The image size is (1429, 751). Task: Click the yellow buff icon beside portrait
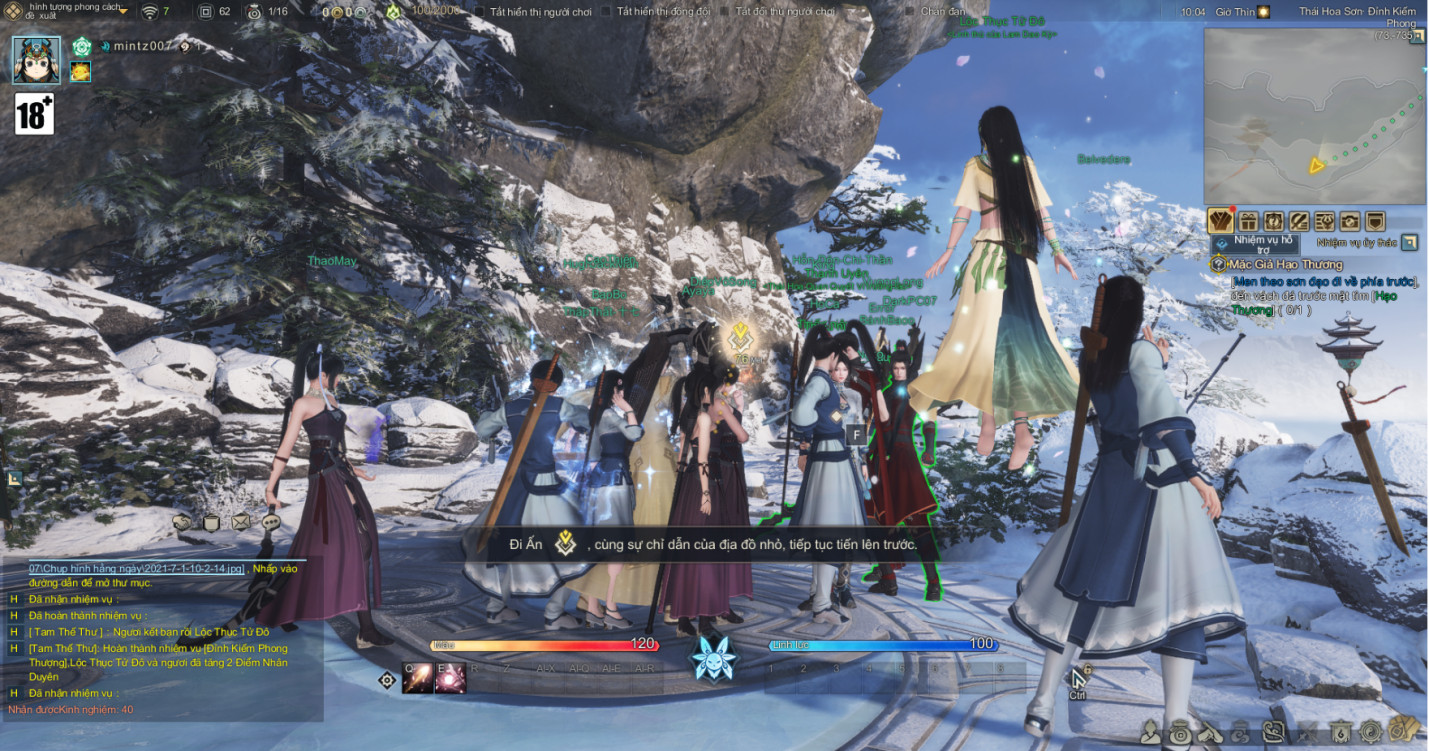pyautogui.click(x=81, y=71)
